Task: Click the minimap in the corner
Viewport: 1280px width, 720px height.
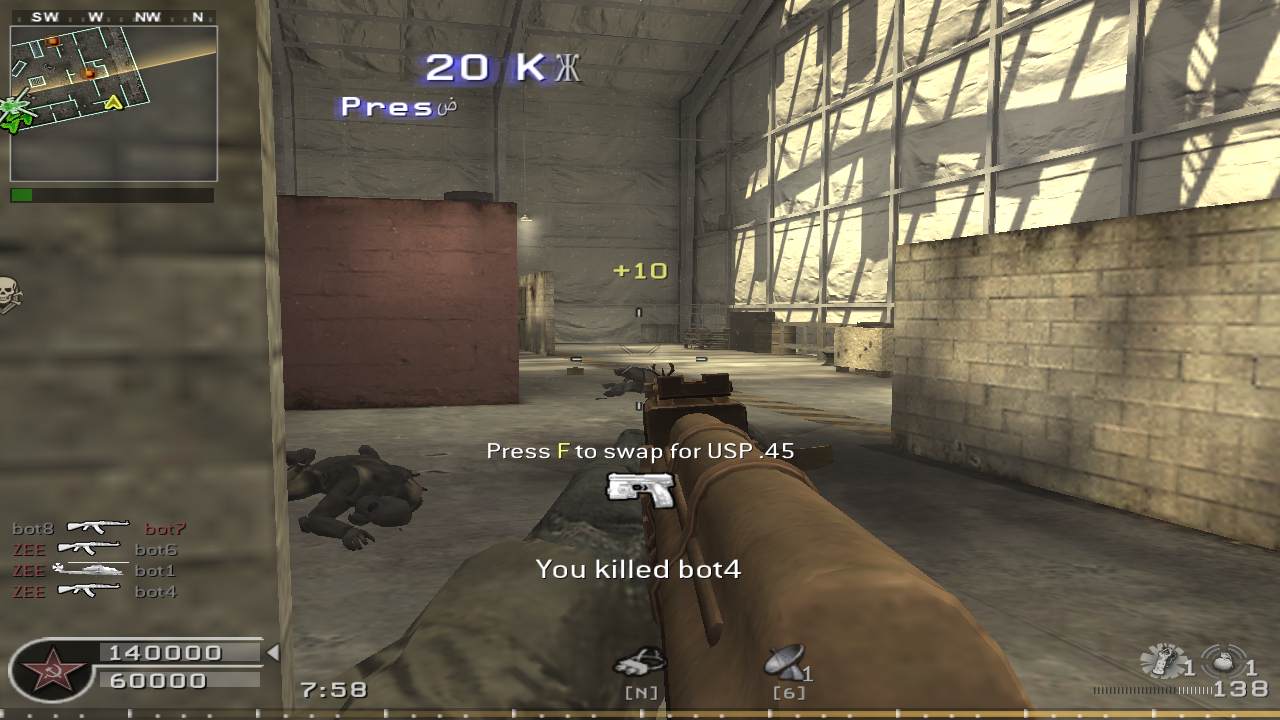Action: (113, 103)
